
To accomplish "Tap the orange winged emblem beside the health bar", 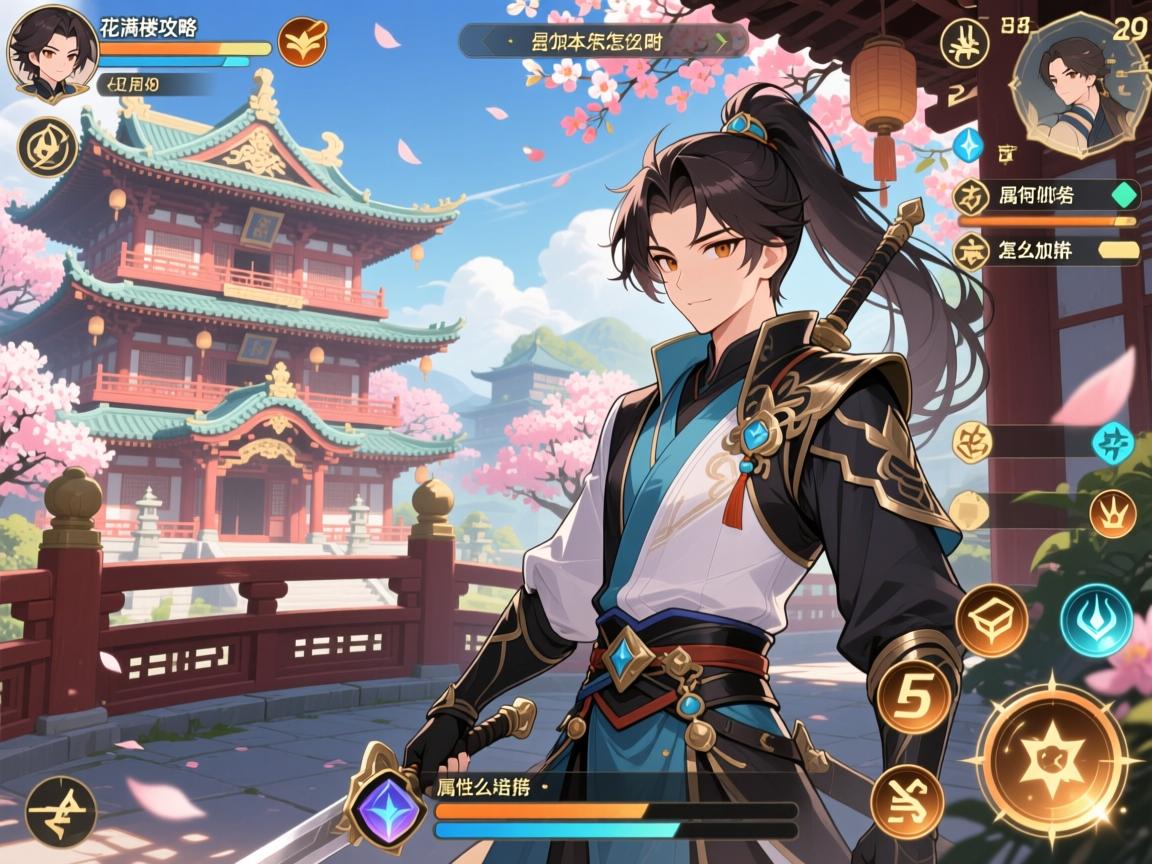I will (302, 43).
